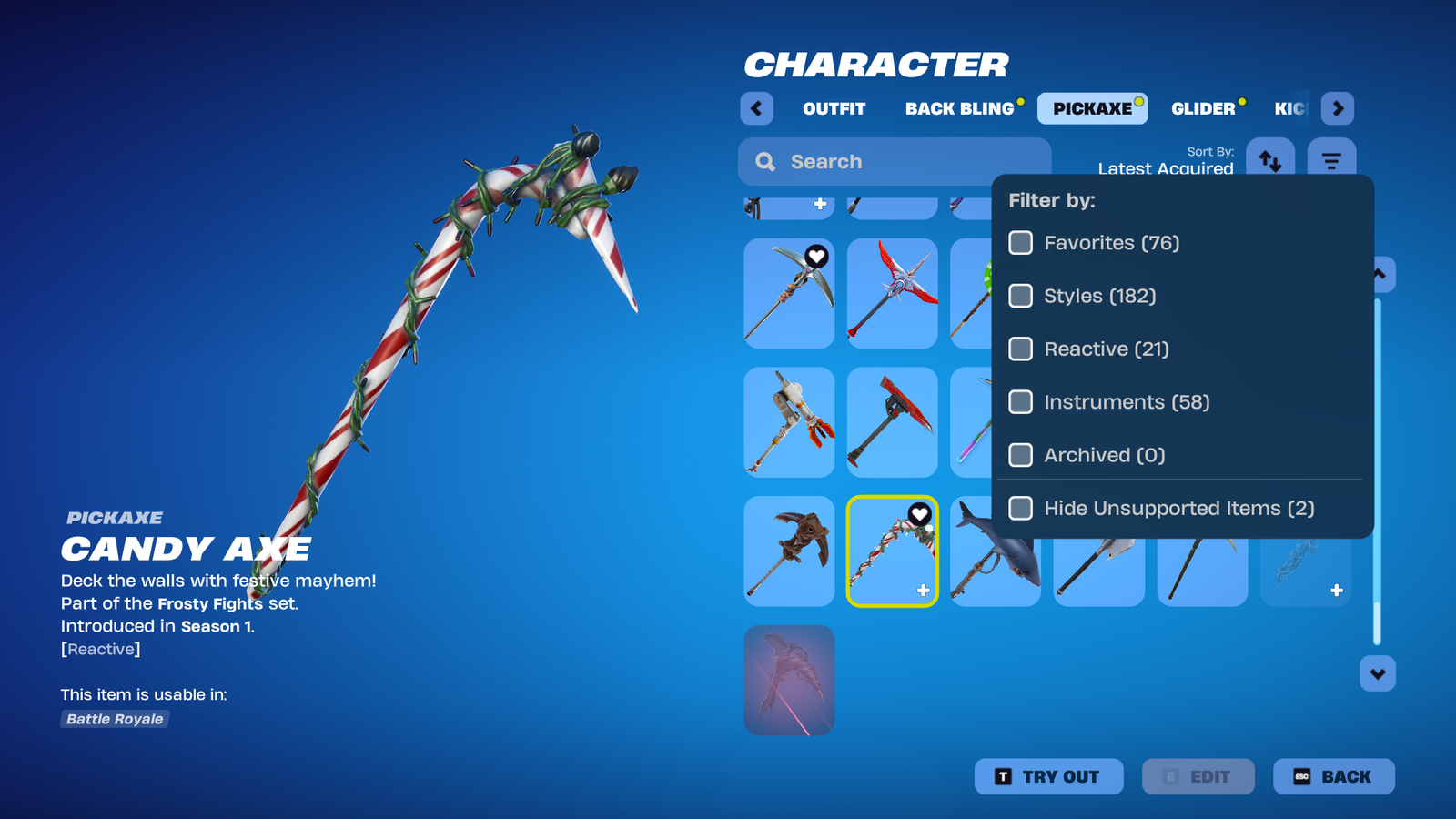Click the search magnifying glass icon

[765, 161]
